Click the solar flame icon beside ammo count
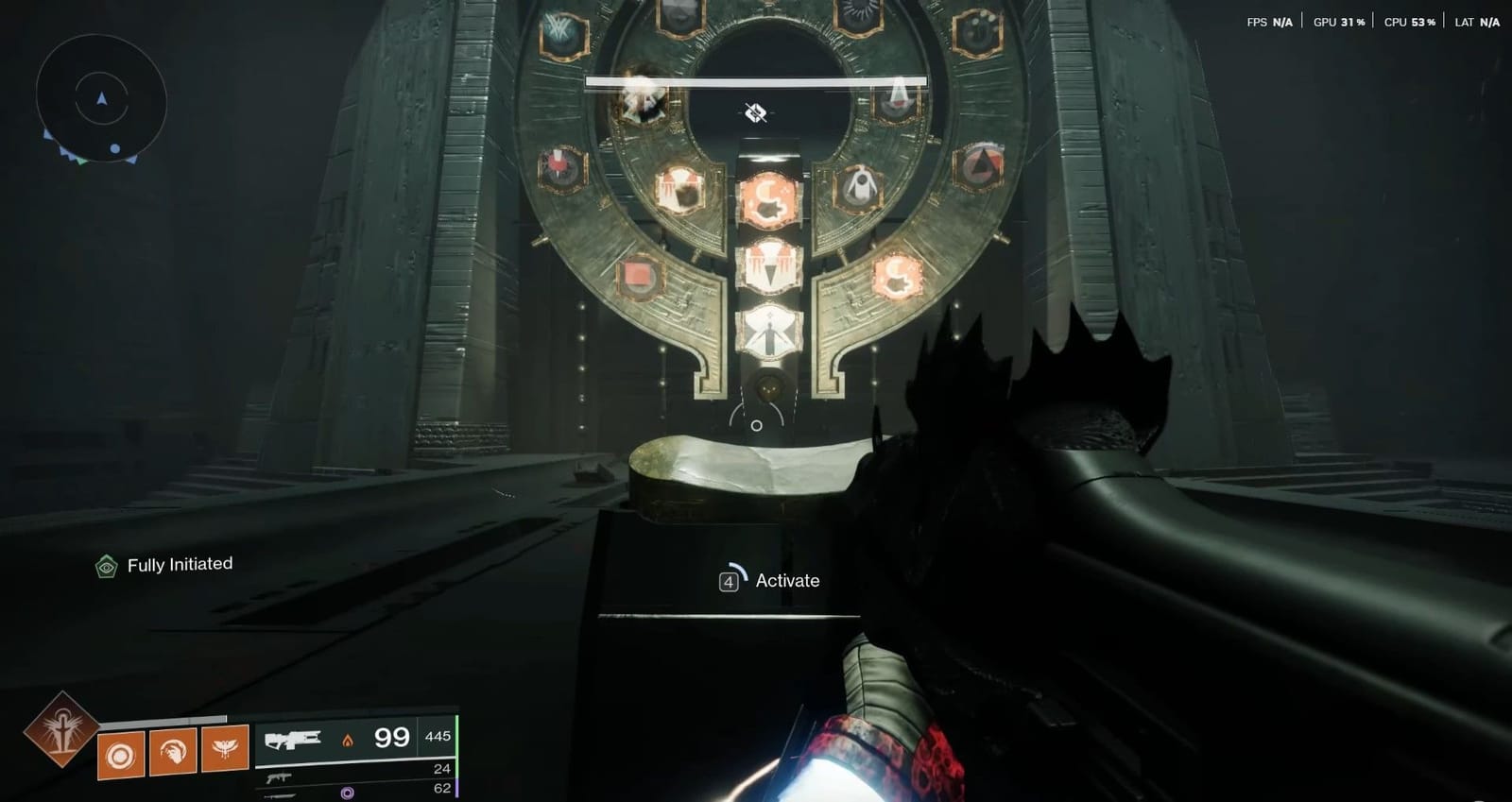1512x802 pixels. [x=347, y=740]
